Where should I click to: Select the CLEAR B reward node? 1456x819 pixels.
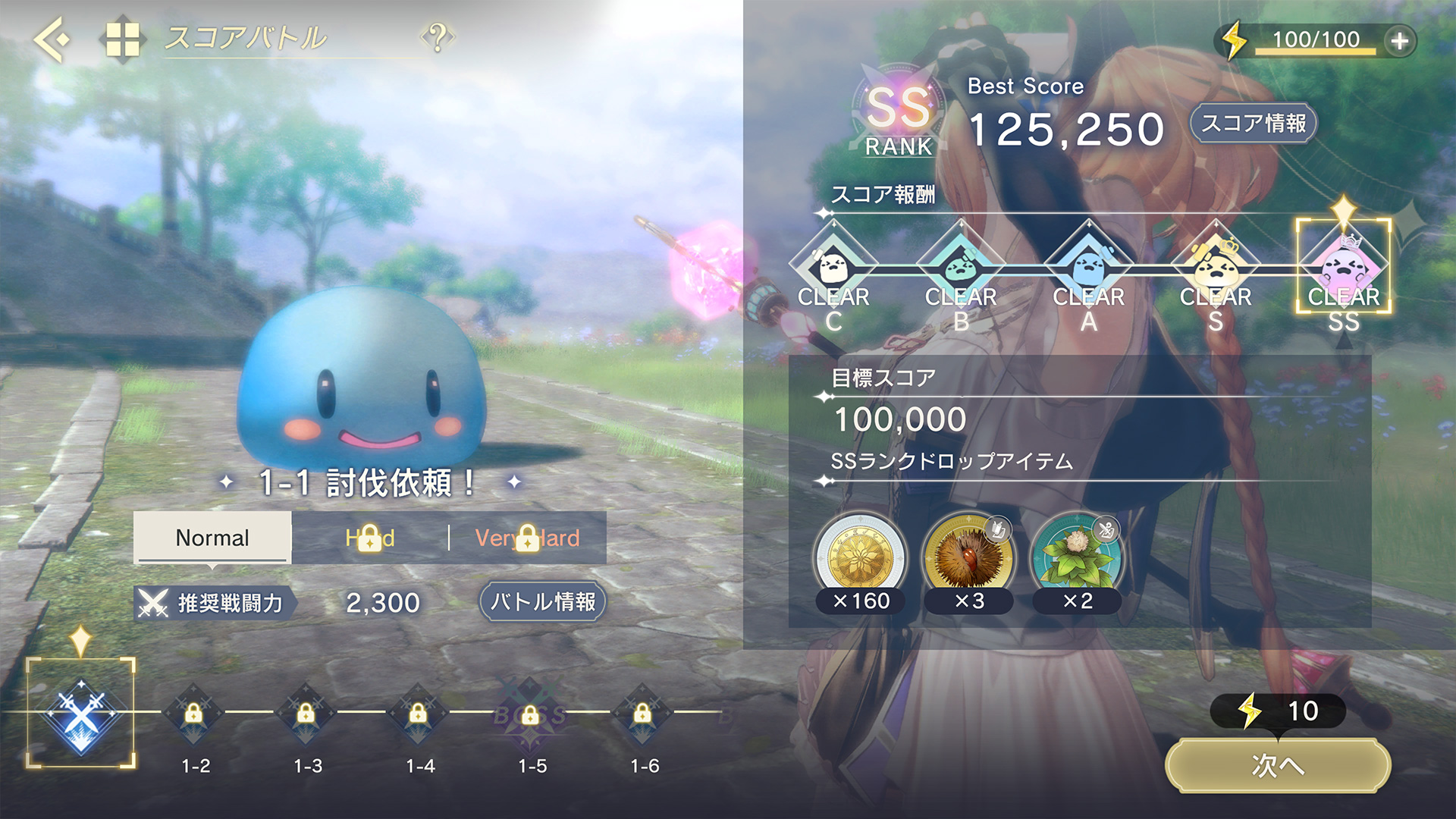[x=961, y=269]
